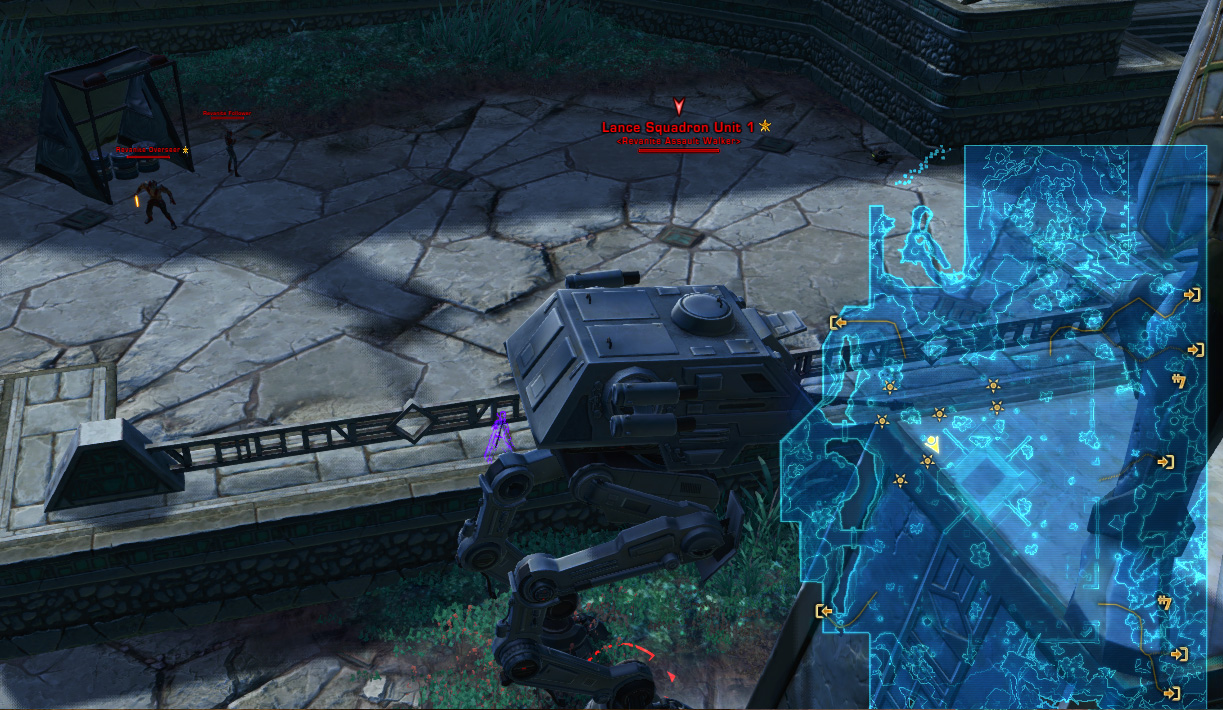Select the yellow player marker on the map
The image size is (1223, 710).
coord(932,442)
